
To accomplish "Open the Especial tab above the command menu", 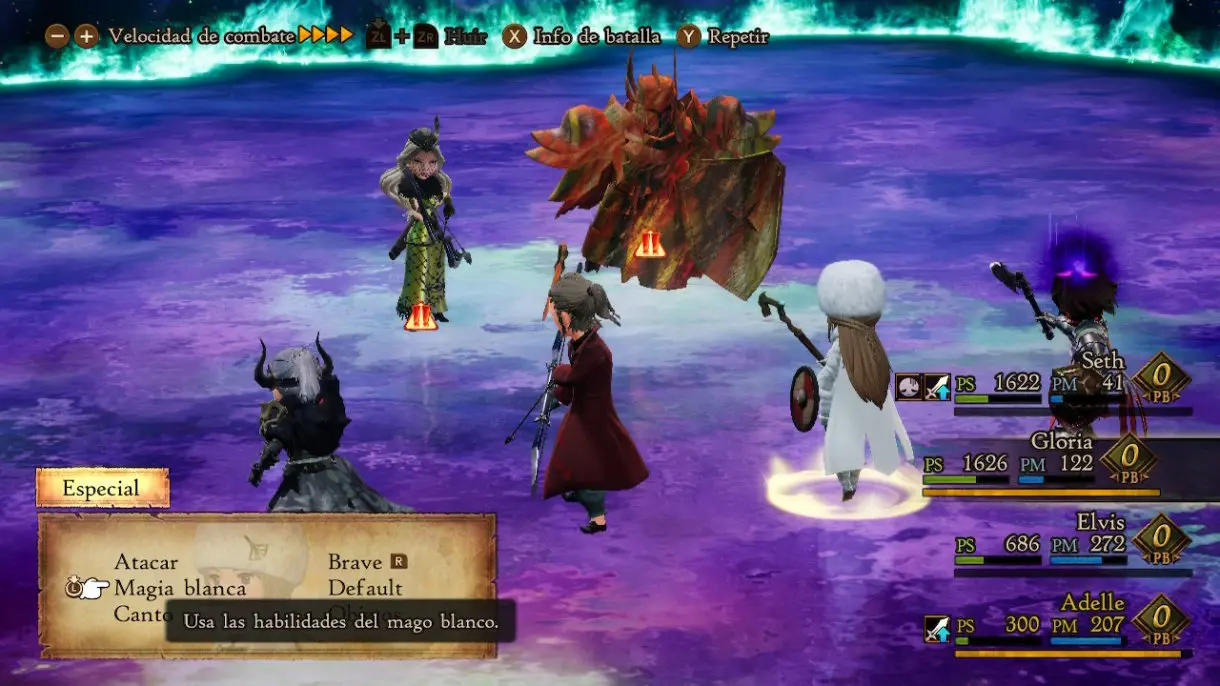I will [x=102, y=489].
